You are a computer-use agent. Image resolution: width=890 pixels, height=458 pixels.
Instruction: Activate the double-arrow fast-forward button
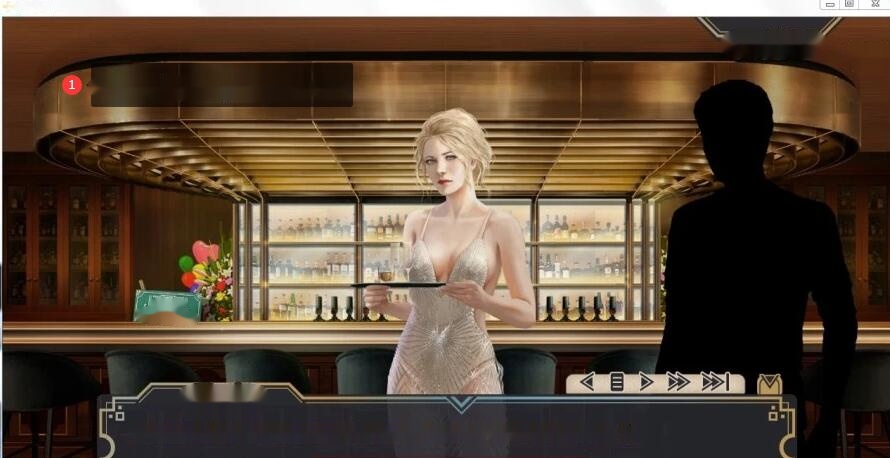[678, 382]
